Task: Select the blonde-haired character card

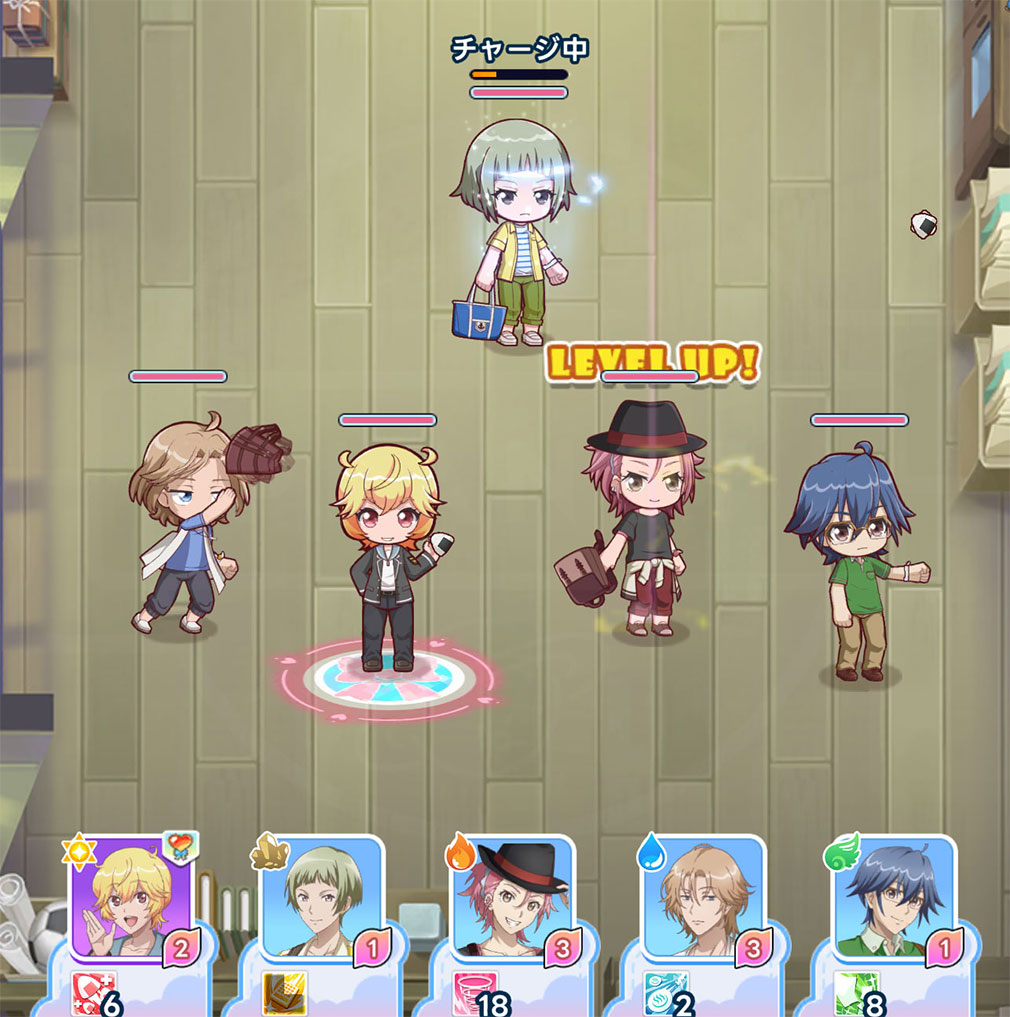Action: click(130, 898)
